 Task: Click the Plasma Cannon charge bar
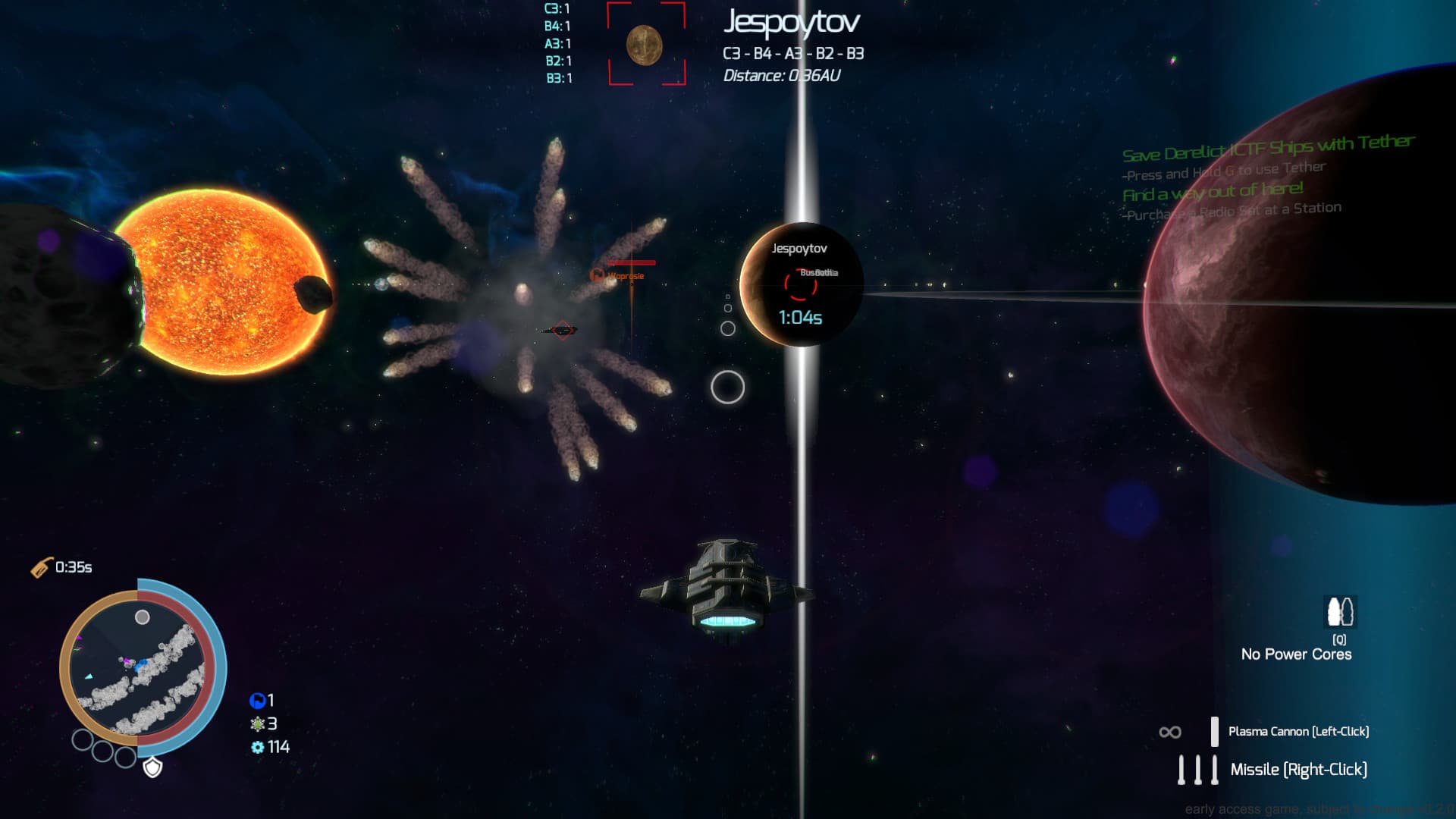[1214, 730]
